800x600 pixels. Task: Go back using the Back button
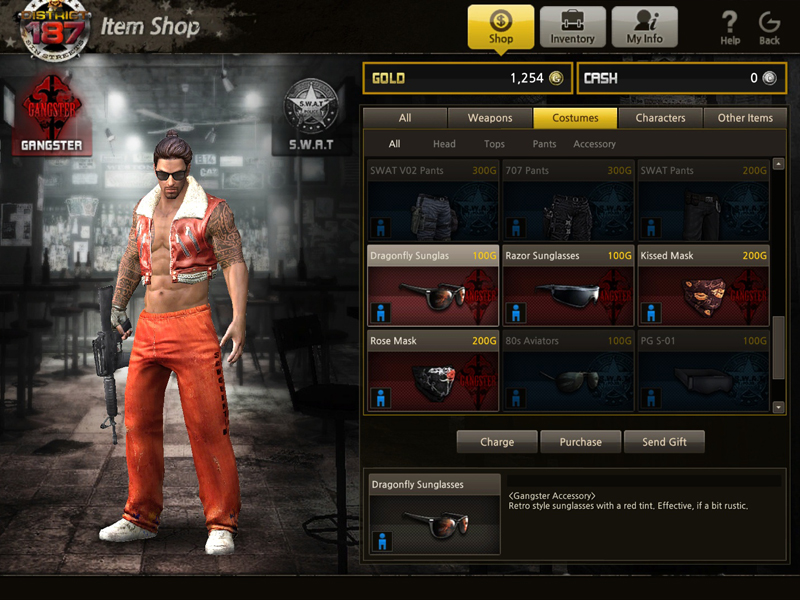pos(769,27)
